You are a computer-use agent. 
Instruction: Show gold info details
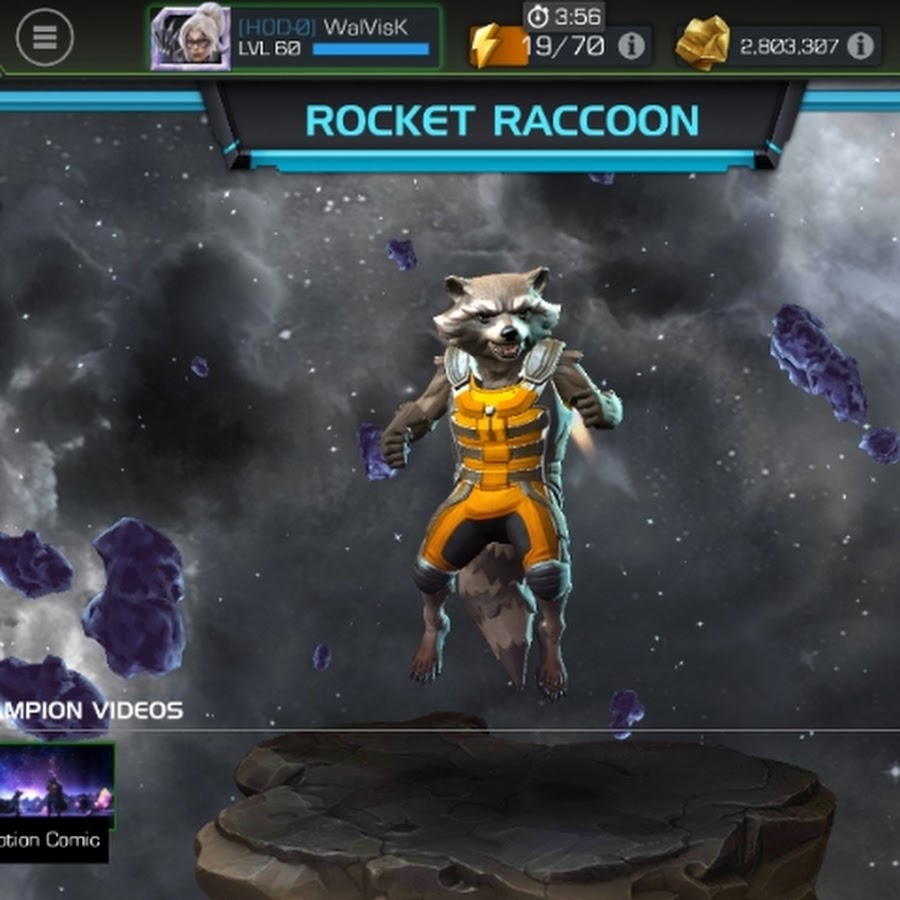[x=860, y=45]
